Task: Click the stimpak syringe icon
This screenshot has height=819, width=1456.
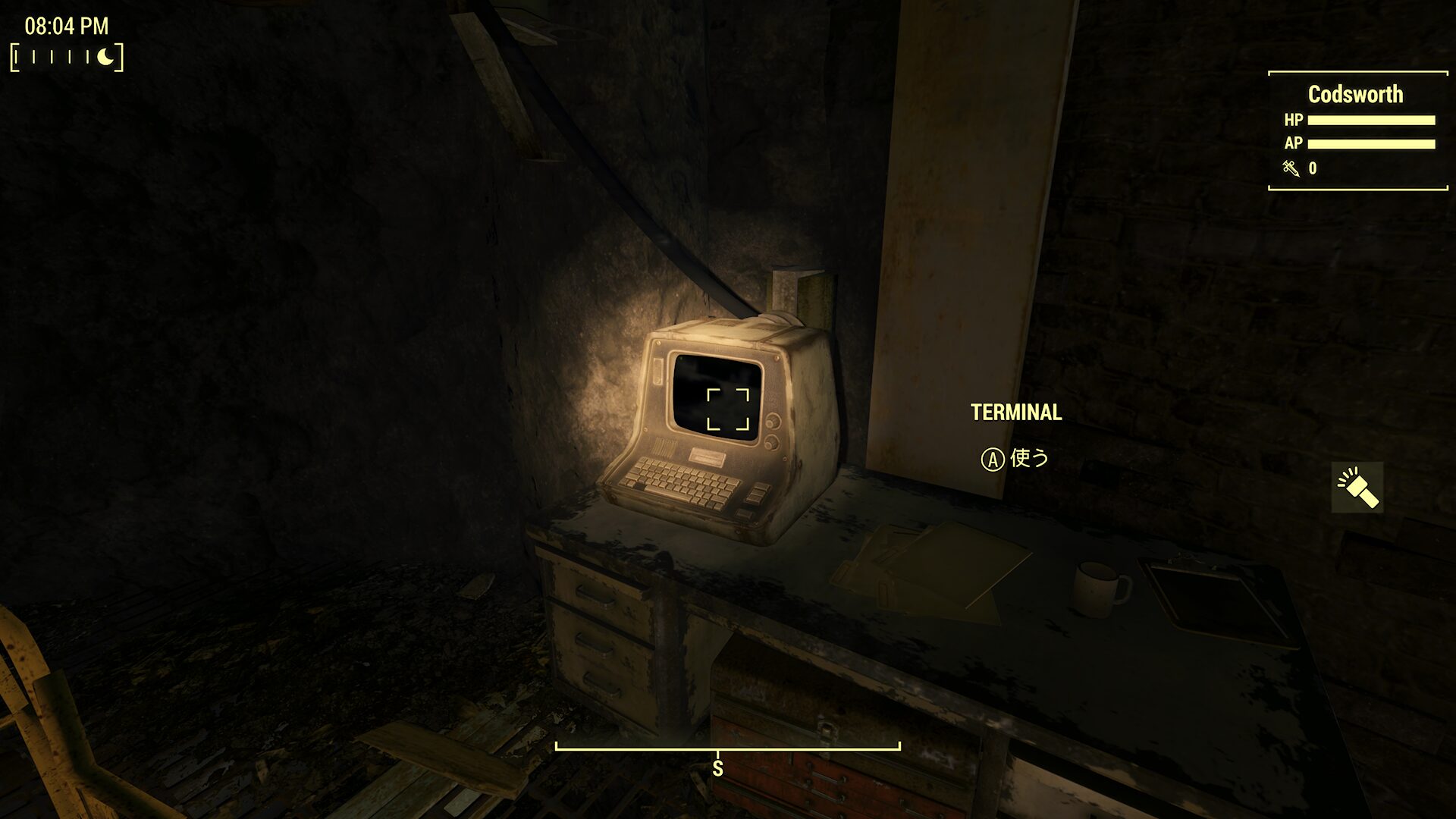Action: tap(1291, 168)
